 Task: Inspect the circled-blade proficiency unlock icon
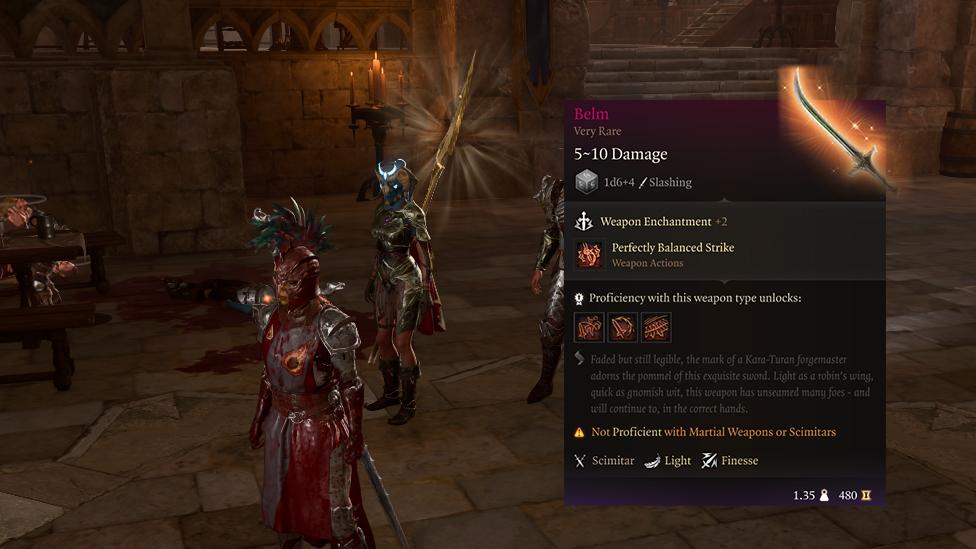coord(622,327)
